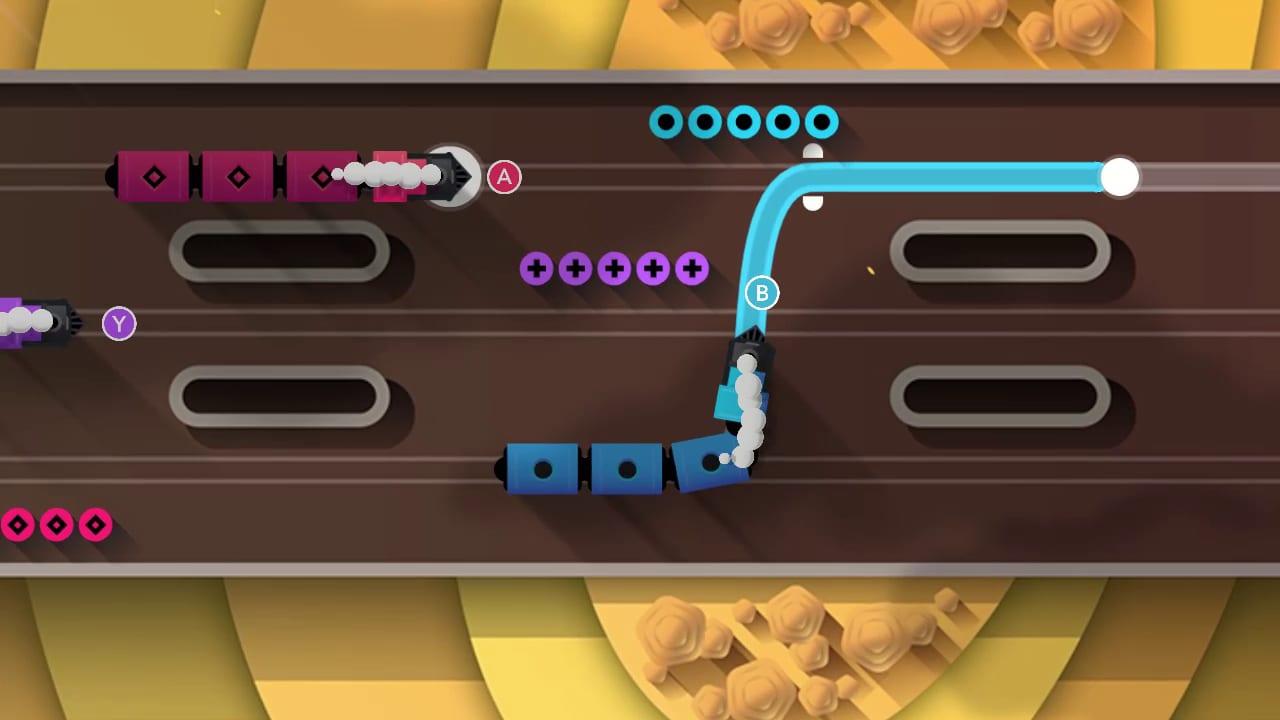Select the purple locomotive at the left edge
This screenshot has width=1280, height=720.
[x=40, y=323]
